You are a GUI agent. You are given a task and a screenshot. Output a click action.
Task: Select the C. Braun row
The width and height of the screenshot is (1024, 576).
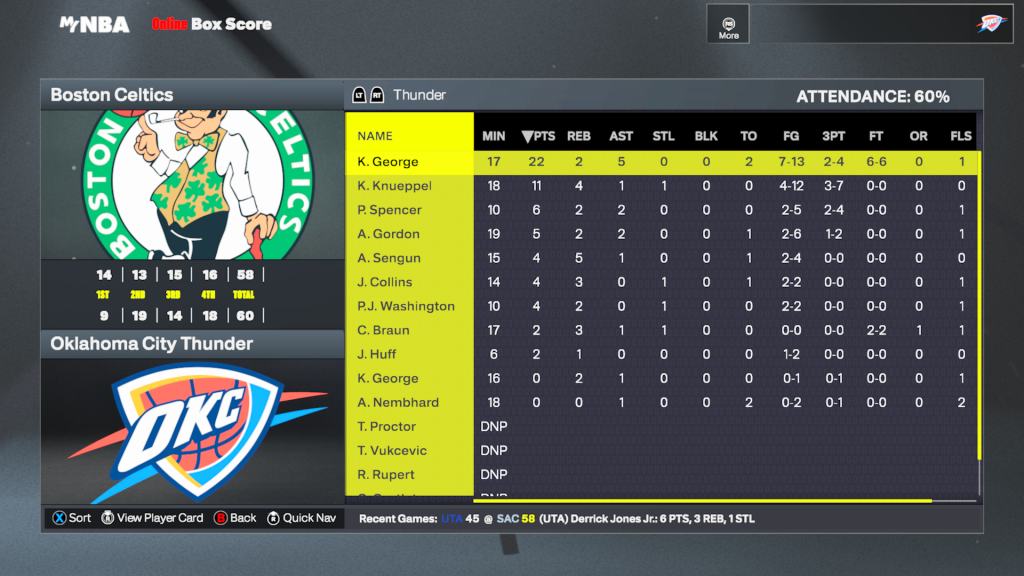pyautogui.click(x=383, y=330)
